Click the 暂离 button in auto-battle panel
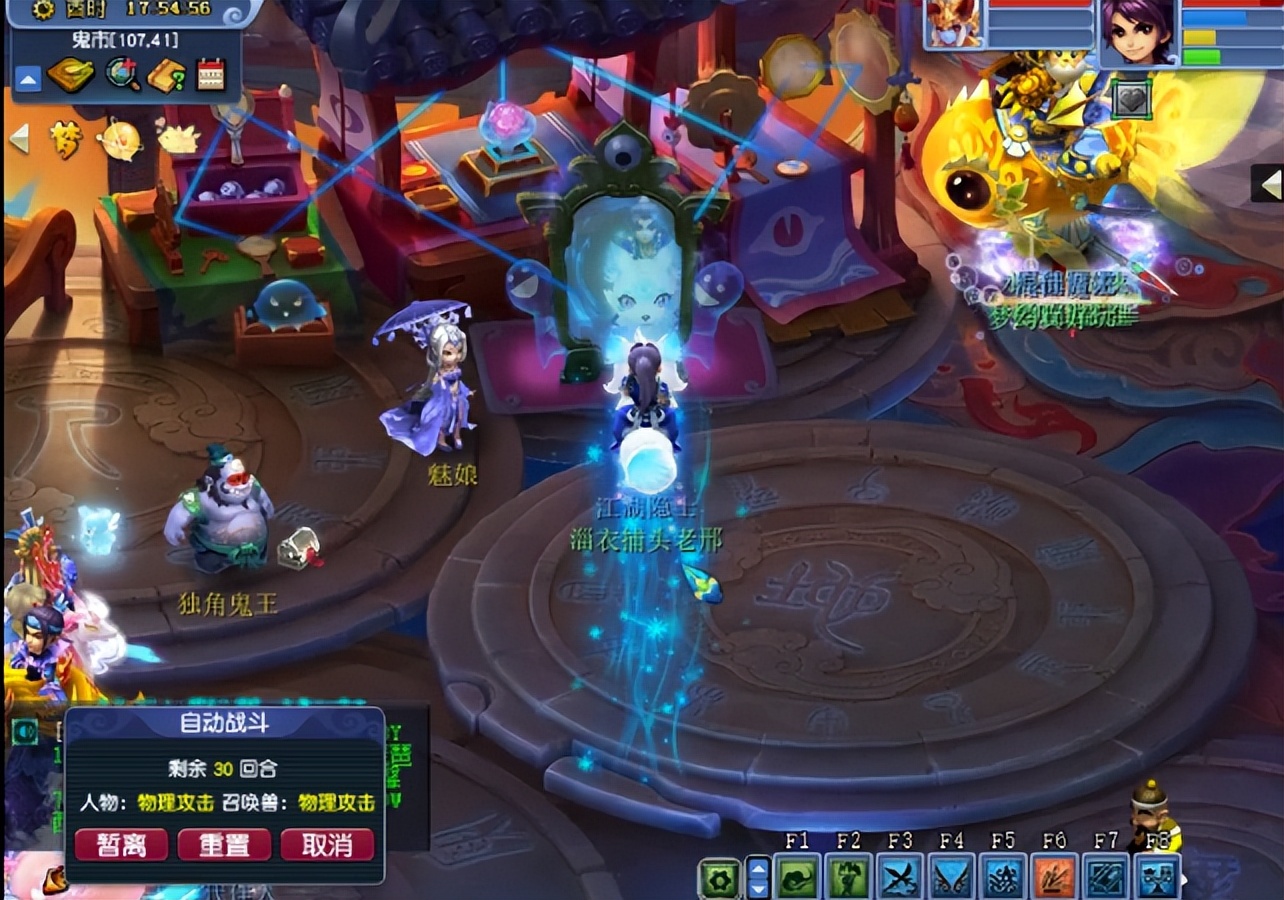 pyautogui.click(x=120, y=845)
